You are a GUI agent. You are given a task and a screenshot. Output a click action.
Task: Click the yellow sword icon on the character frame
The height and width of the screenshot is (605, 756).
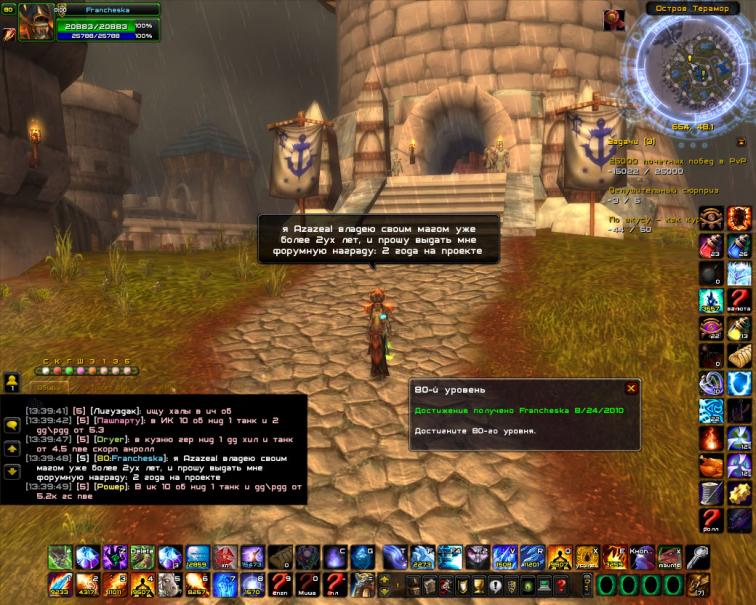[9, 33]
